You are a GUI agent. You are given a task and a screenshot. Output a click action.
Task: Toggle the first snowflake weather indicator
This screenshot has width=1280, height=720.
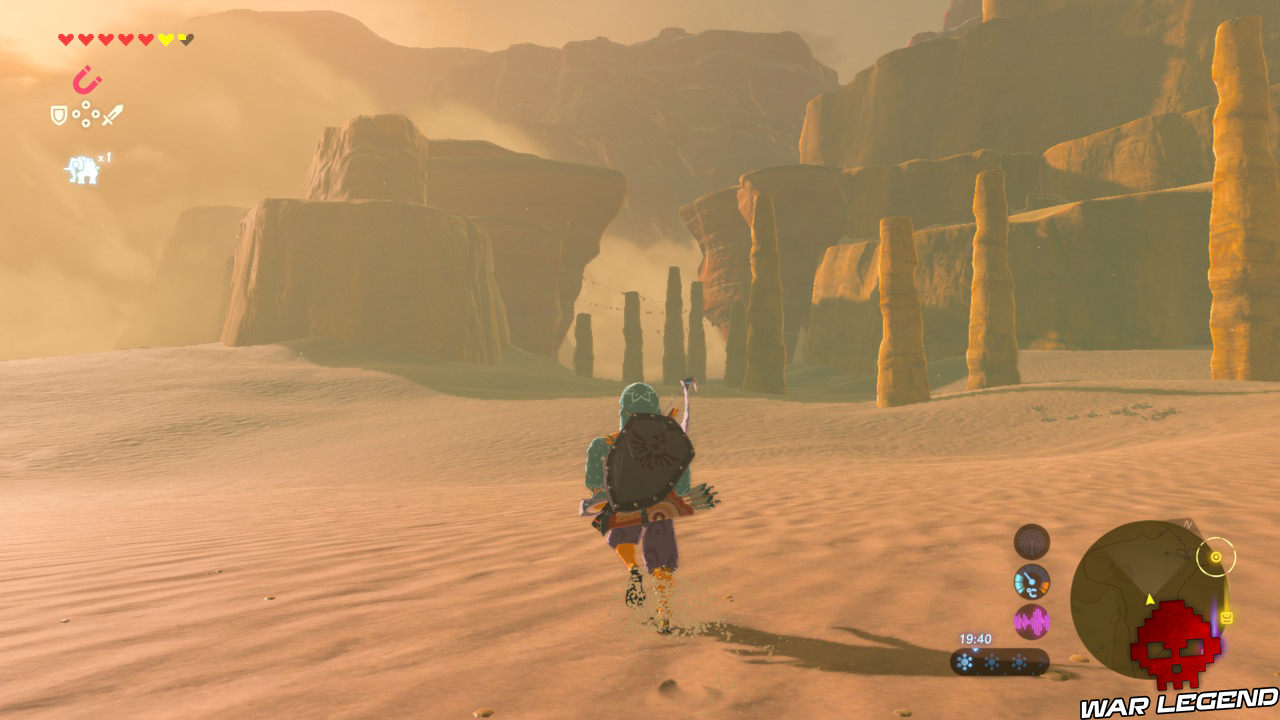tap(965, 661)
